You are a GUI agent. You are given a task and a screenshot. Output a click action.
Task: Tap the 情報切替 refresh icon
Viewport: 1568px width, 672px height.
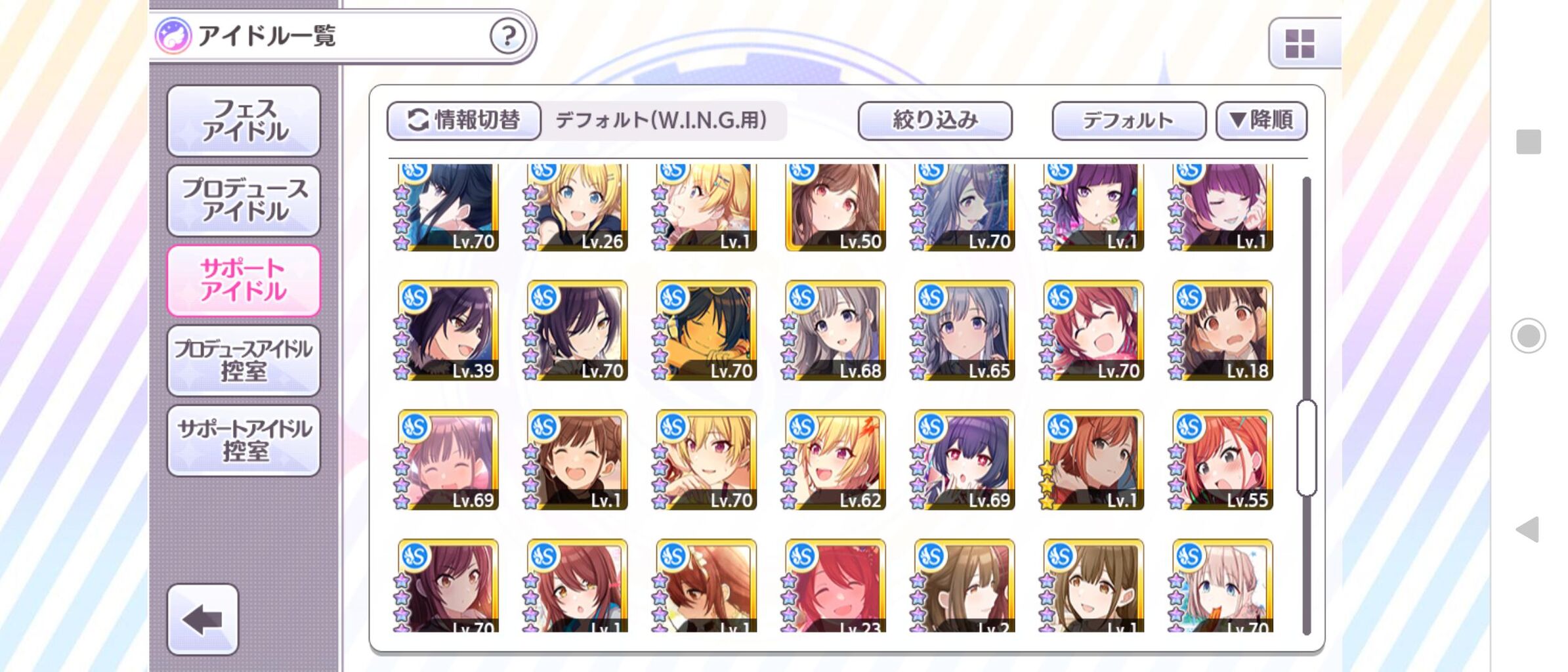point(417,120)
